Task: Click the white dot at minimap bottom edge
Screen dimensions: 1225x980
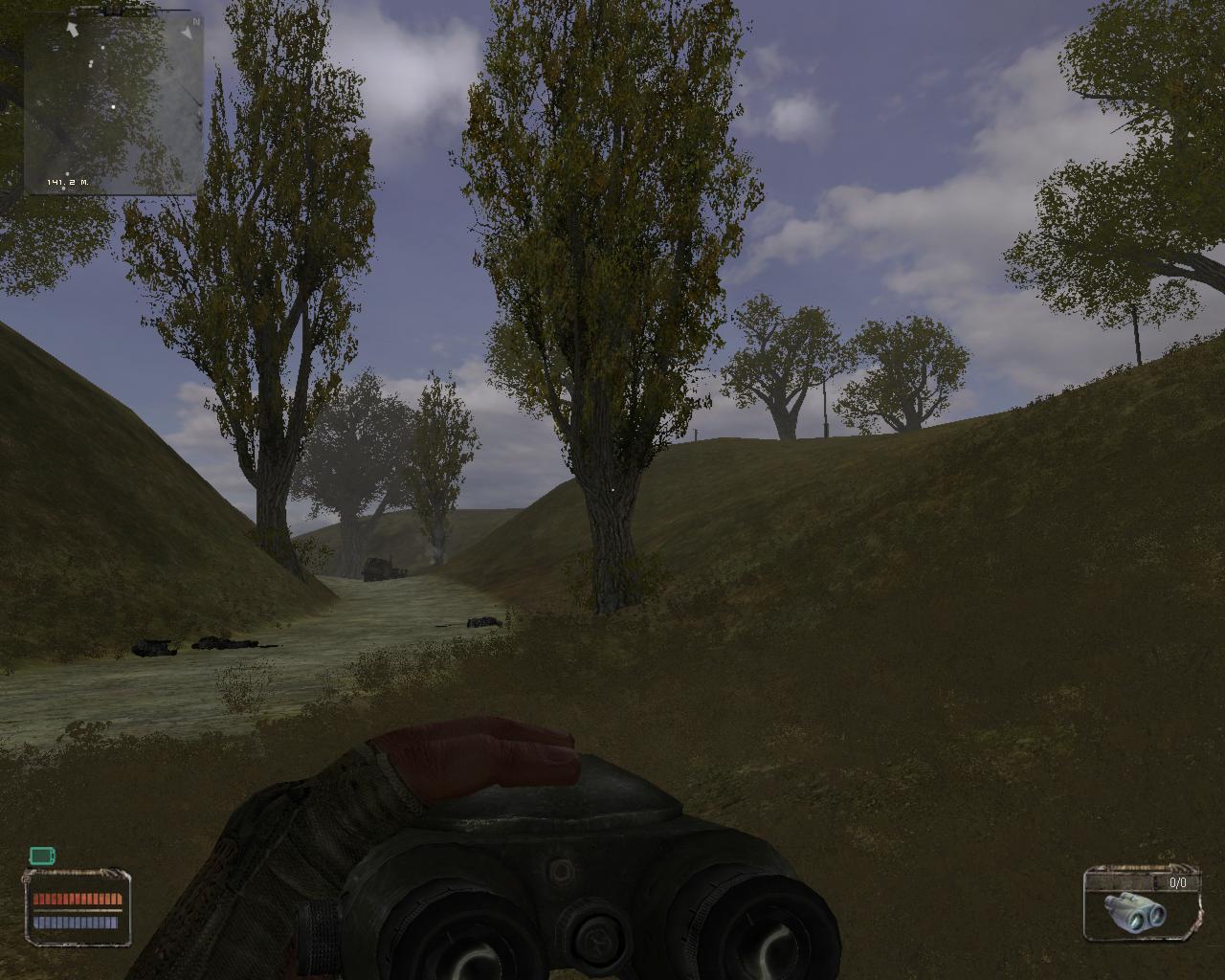Action: (64, 189)
